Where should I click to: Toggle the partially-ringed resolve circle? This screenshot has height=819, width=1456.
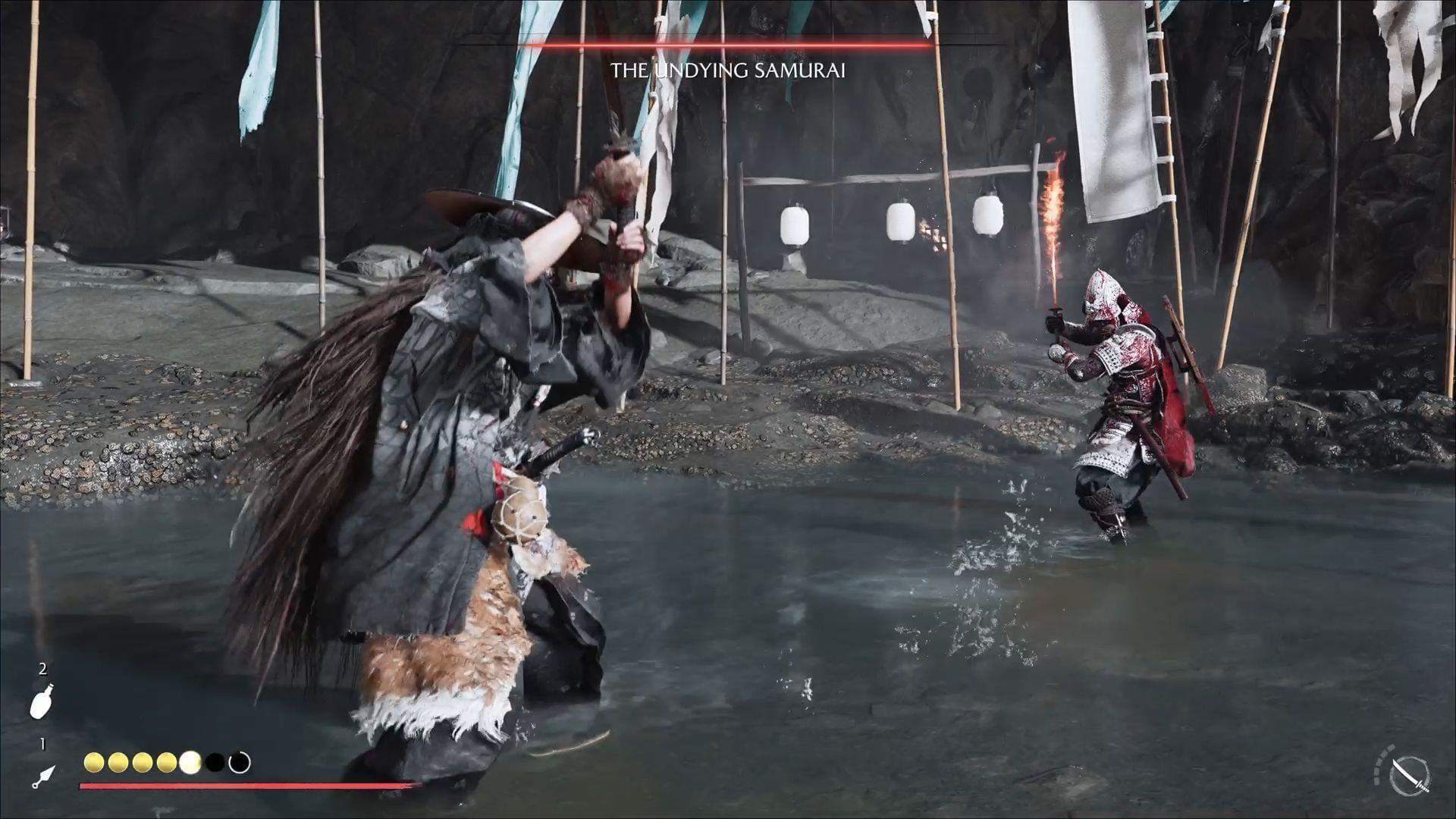[x=239, y=762]
